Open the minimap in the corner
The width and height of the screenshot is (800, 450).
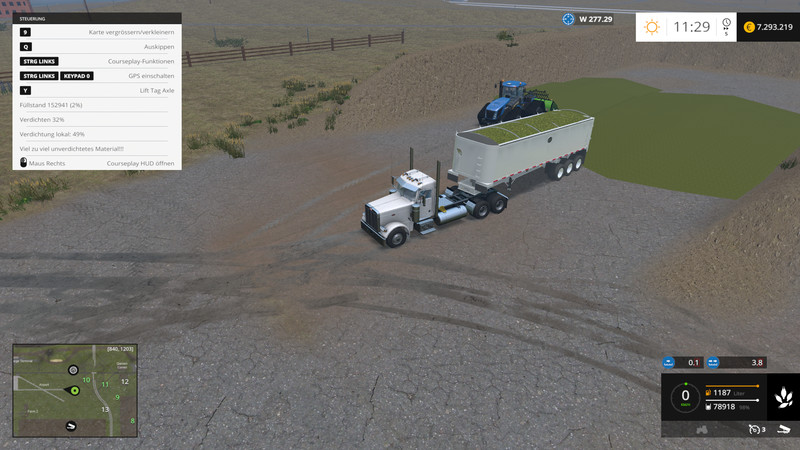point(73,390)
